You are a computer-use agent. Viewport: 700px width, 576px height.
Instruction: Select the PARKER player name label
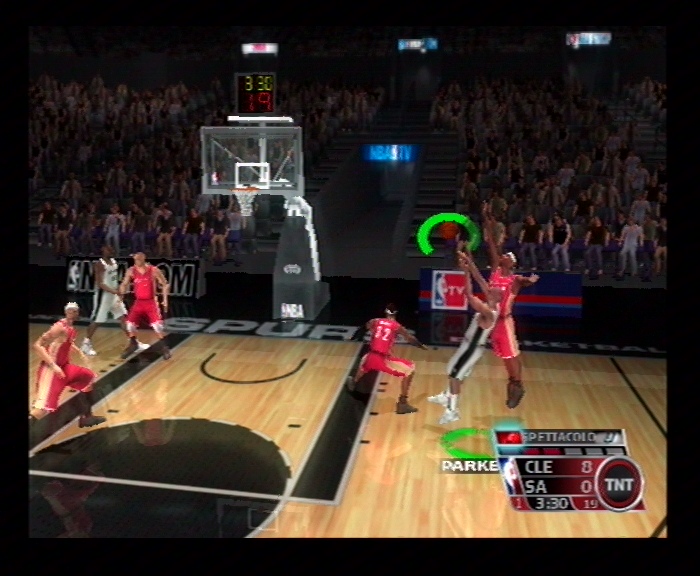pyautogui.click(x=466, y=465)
